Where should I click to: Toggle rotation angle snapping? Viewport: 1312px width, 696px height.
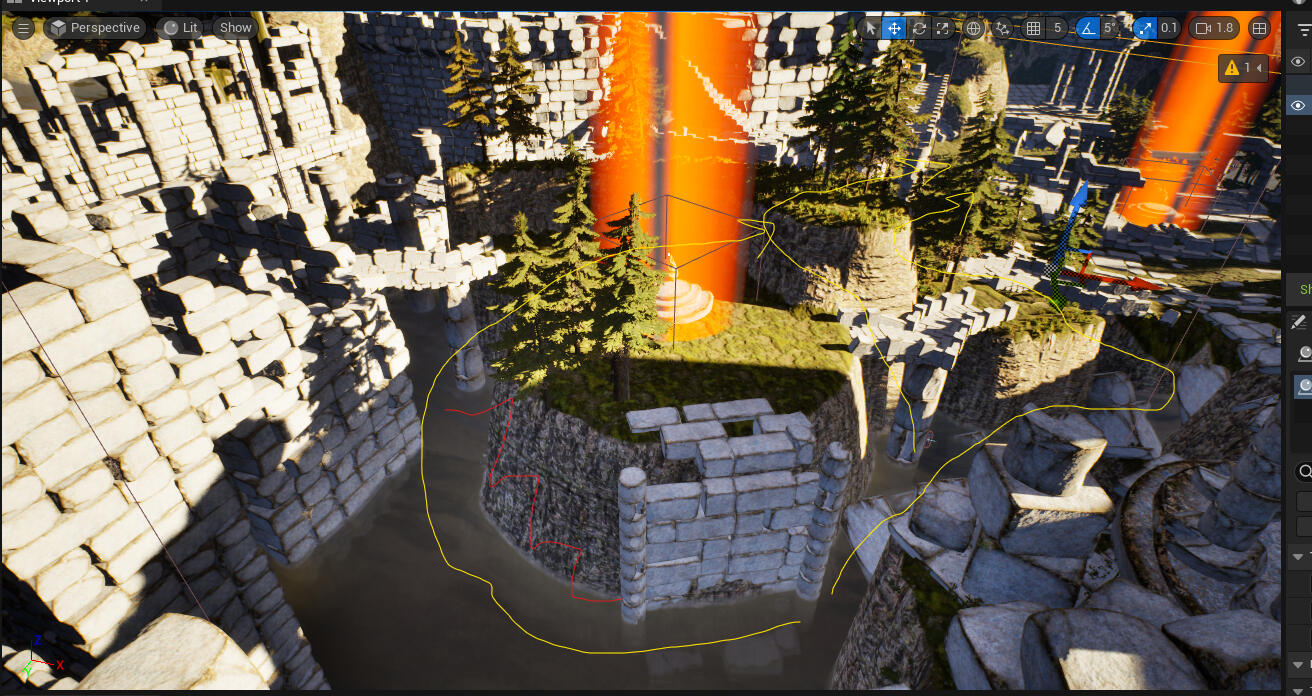coord(1087,28)
